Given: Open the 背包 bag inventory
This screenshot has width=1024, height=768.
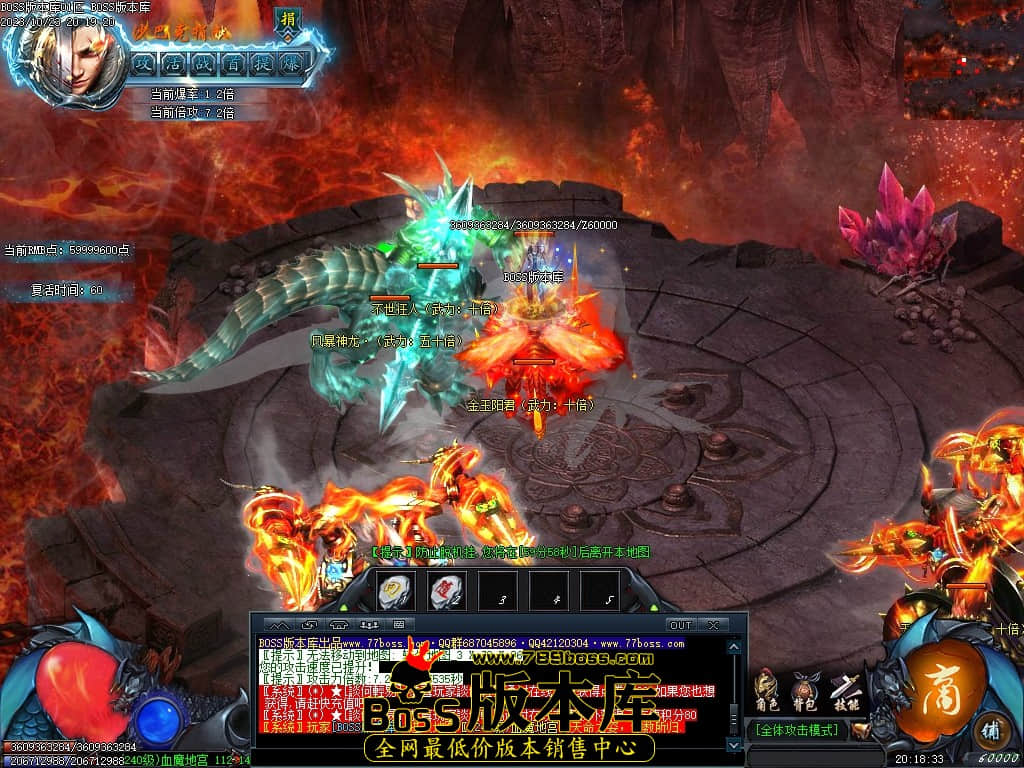Looking at the screenshot, I should [804, 692].
